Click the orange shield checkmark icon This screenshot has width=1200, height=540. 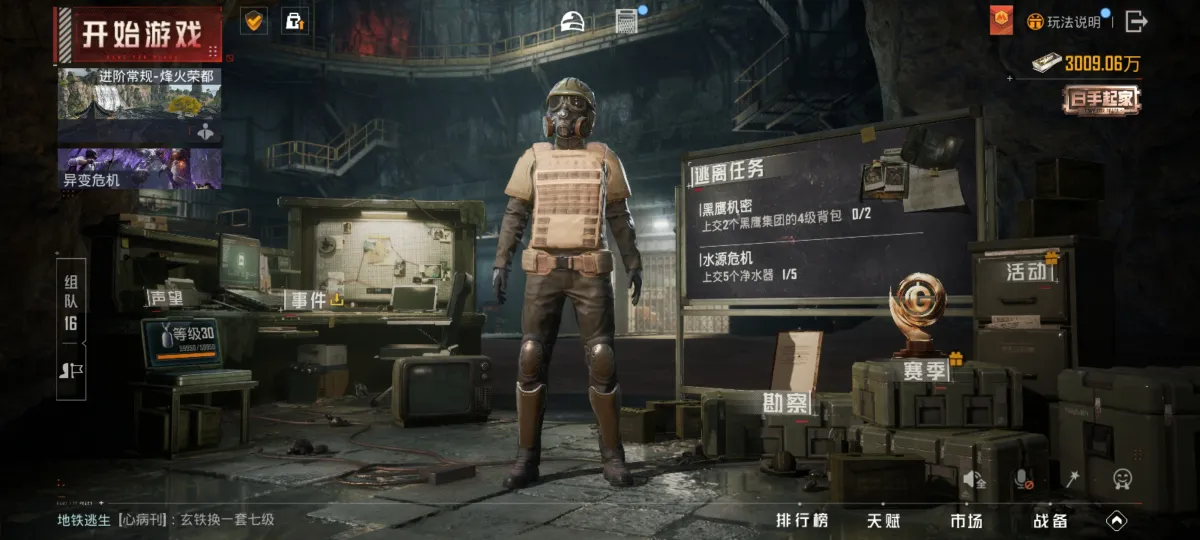point(253,21)
